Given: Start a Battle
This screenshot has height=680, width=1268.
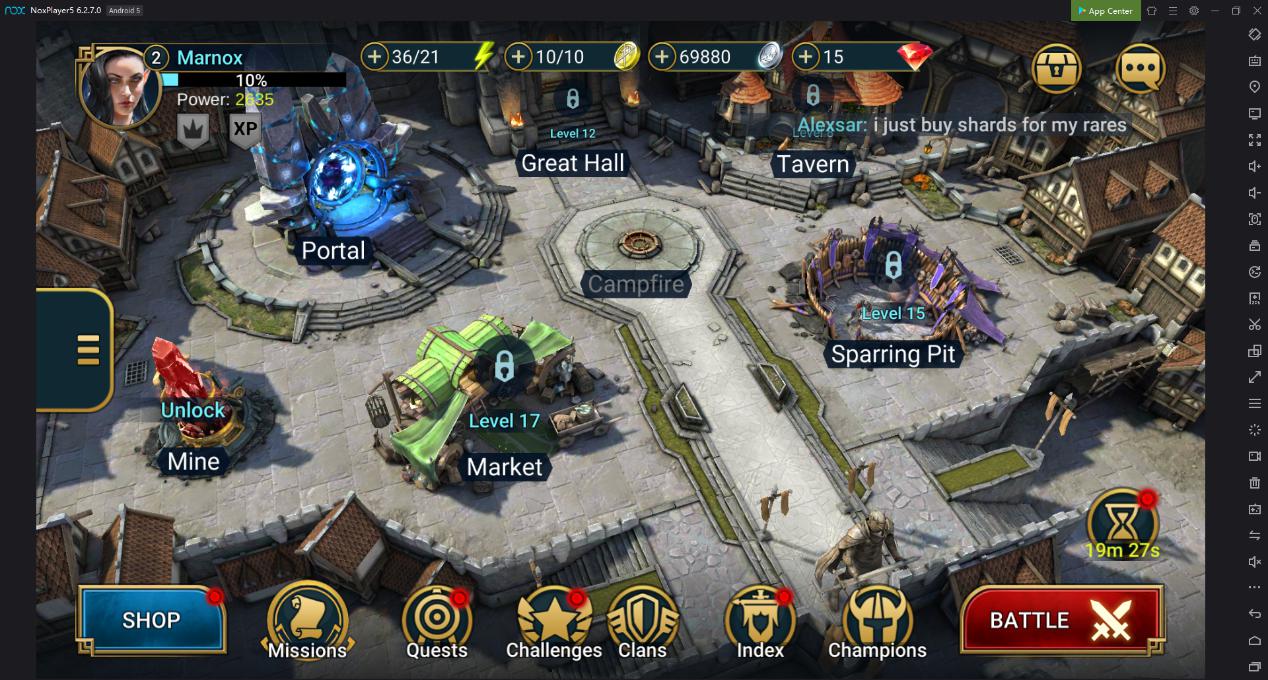Looking at the screenshot, I should (x=1061, y=620).
